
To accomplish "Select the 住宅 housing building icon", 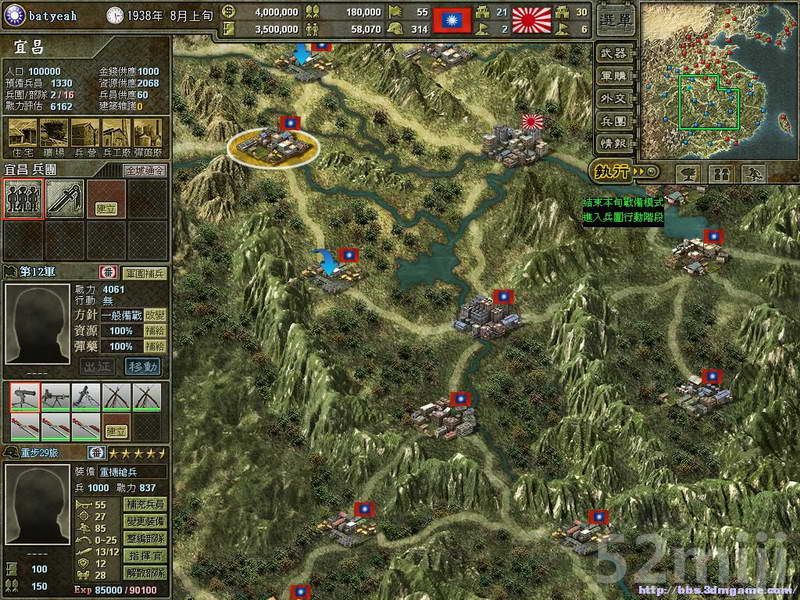I will click(x=19, y=133).
